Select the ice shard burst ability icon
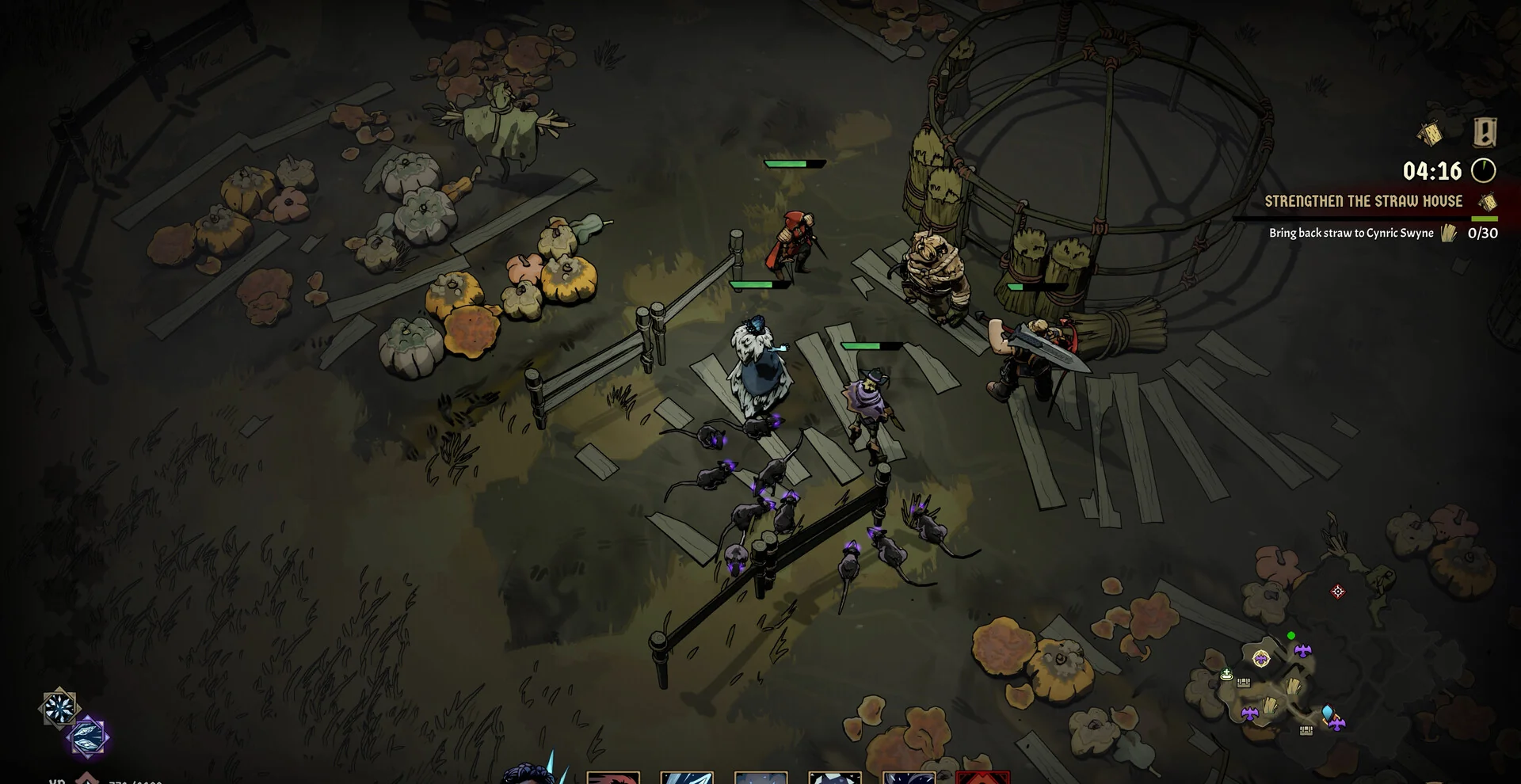This screenshot has height=784, width=1521. pos(59,708)
